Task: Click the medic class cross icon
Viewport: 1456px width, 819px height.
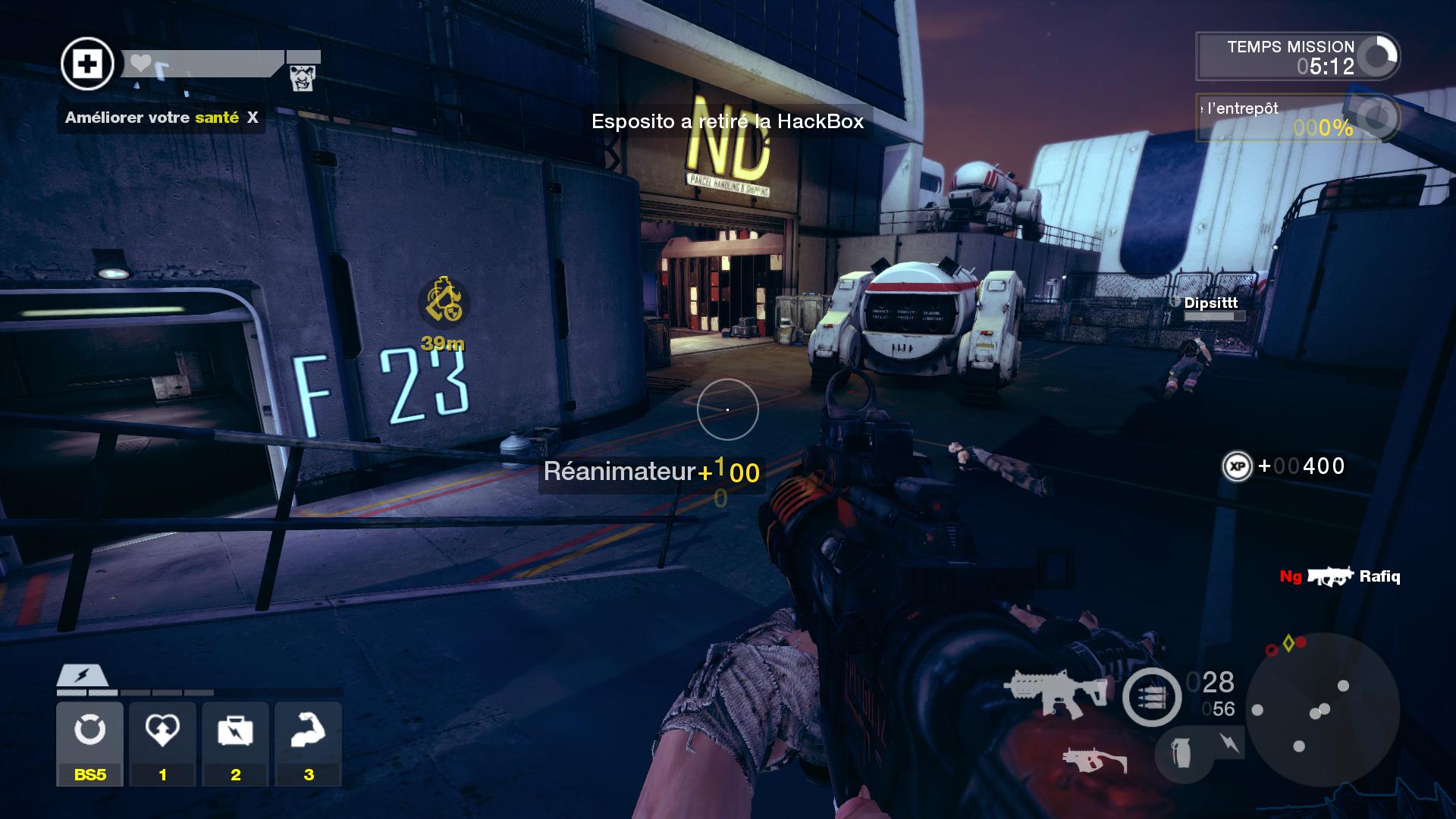Action: (x=88, y=64)
